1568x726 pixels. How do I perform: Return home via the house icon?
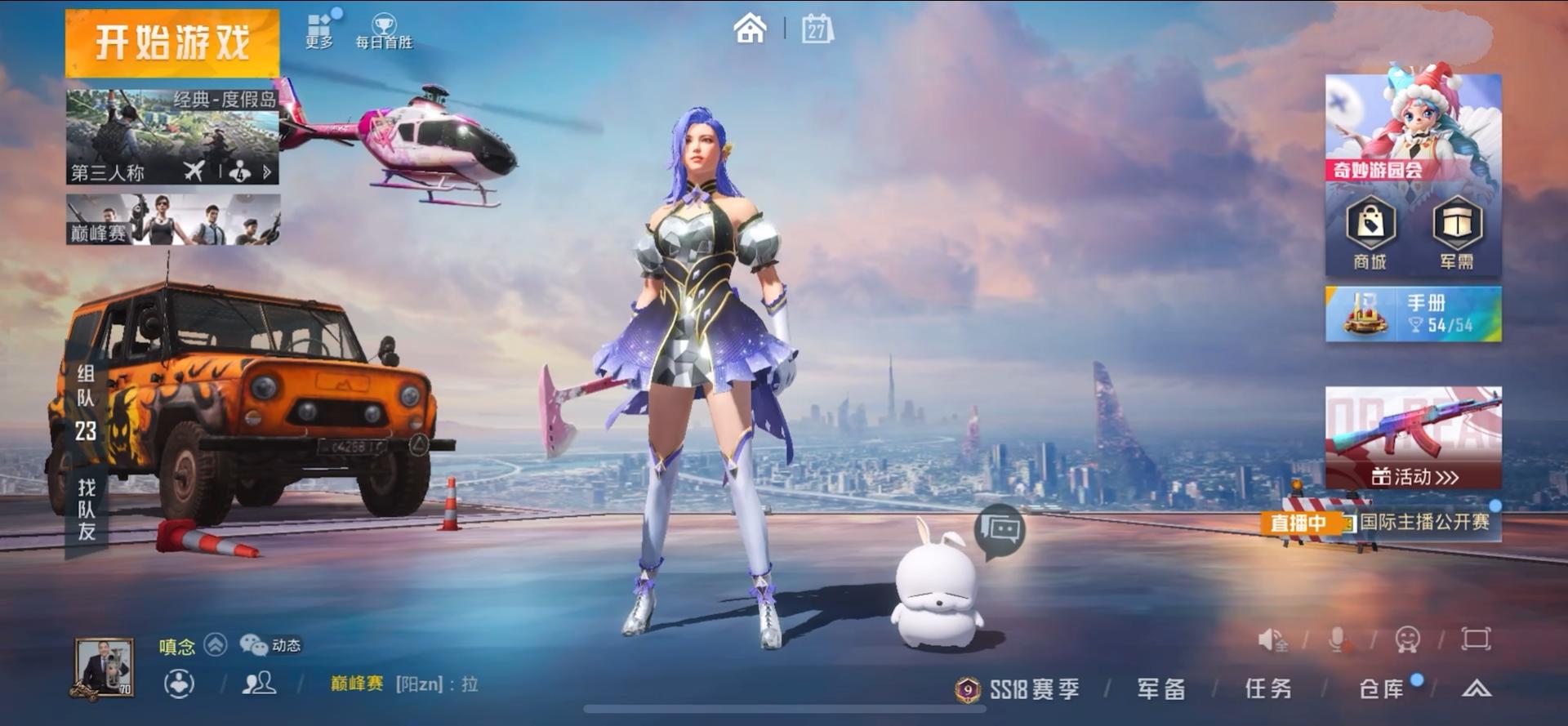[748, 28]
